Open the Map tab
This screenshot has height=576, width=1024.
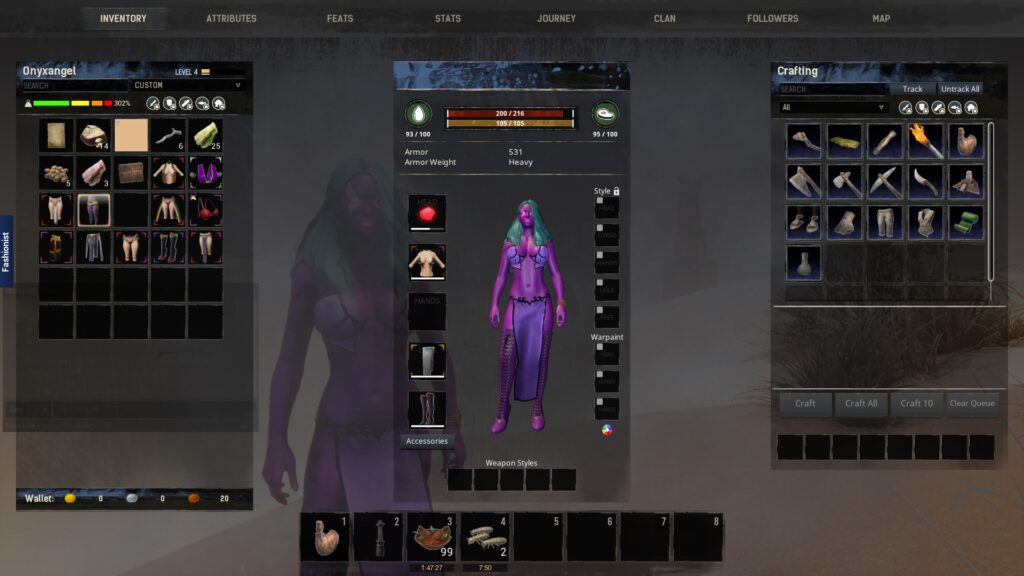click(x=880, y=18)
